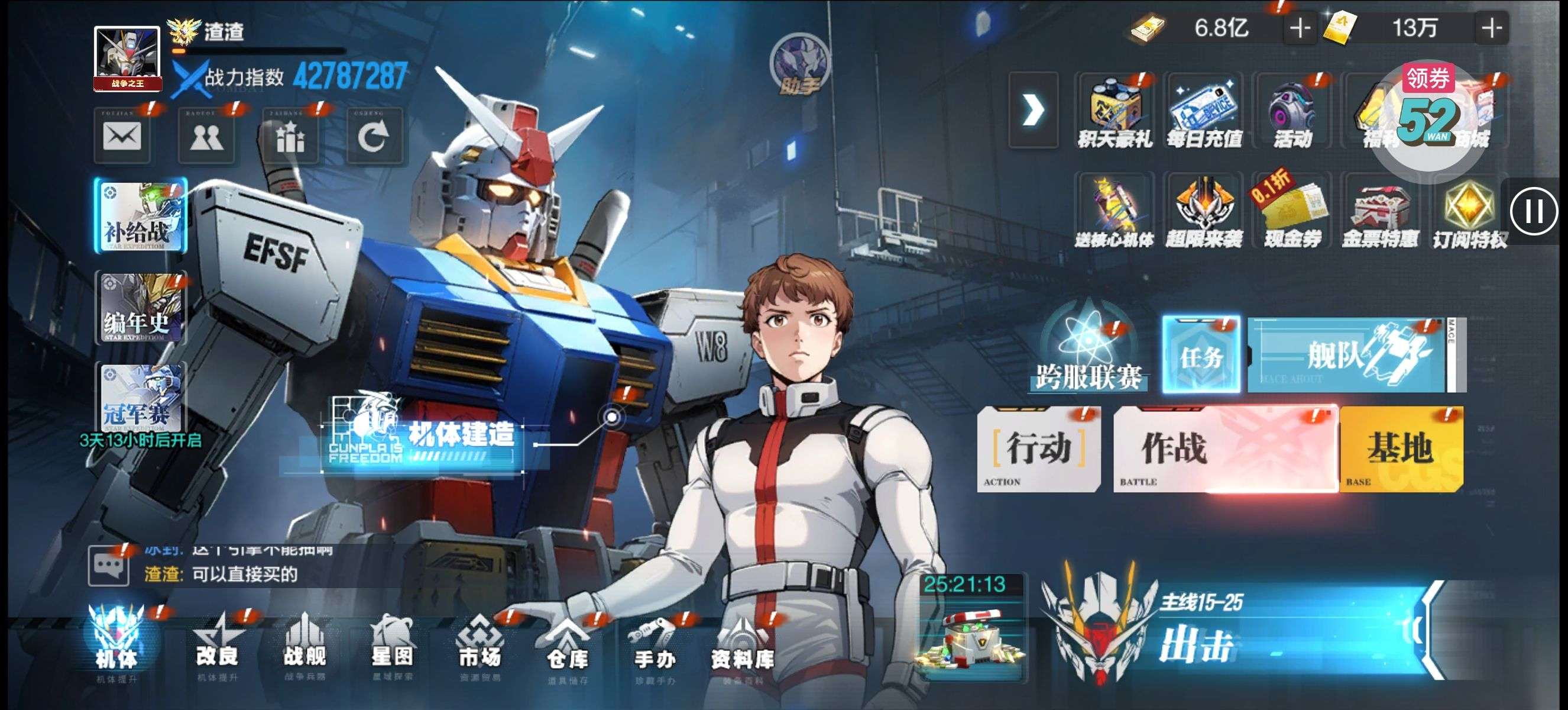Open the 作战 Battle menu
Screen dimensions: 1568x710
click(x=1224, y=448)
